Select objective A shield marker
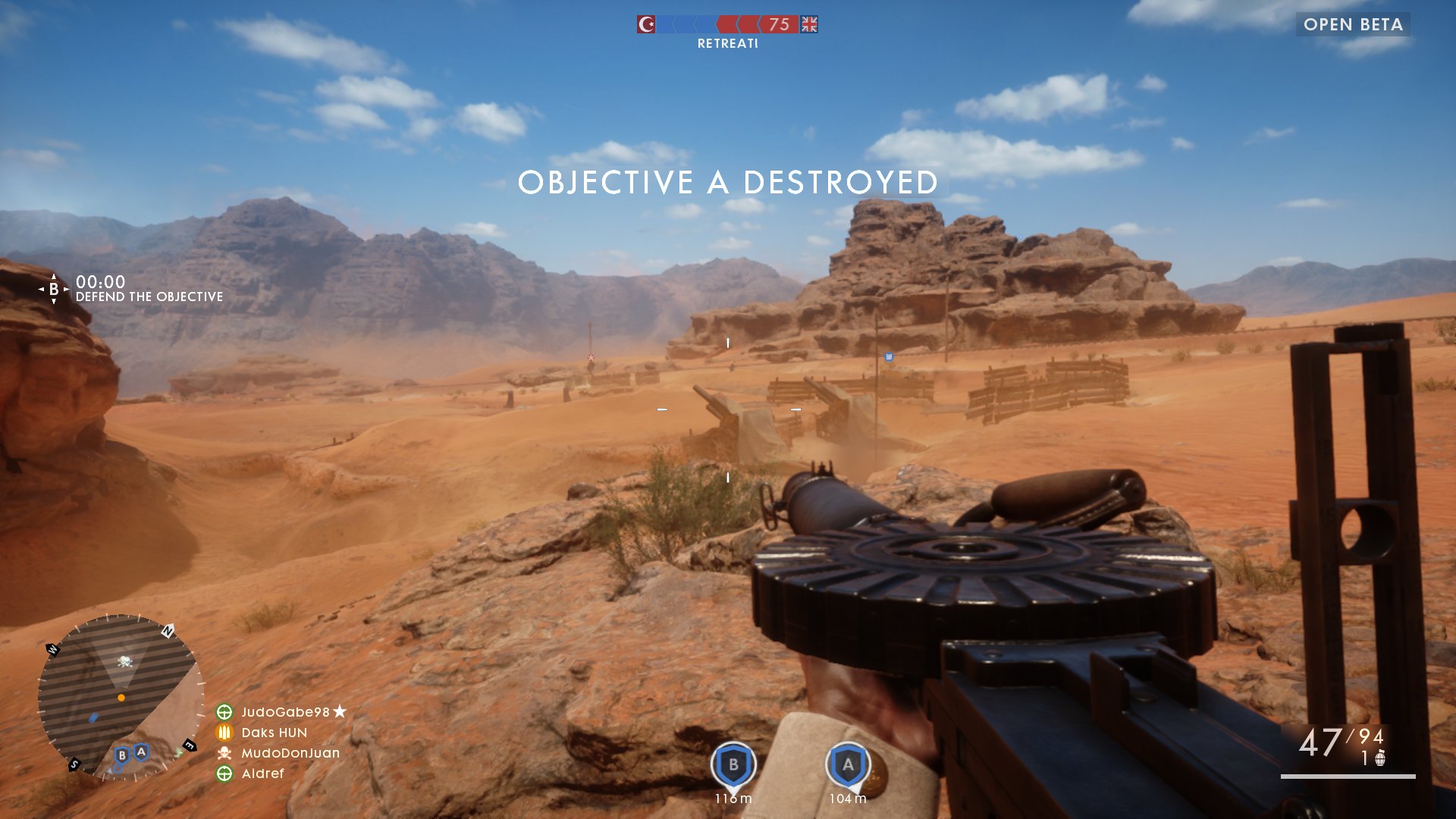The image size is (1456, 819). (848, 764)
